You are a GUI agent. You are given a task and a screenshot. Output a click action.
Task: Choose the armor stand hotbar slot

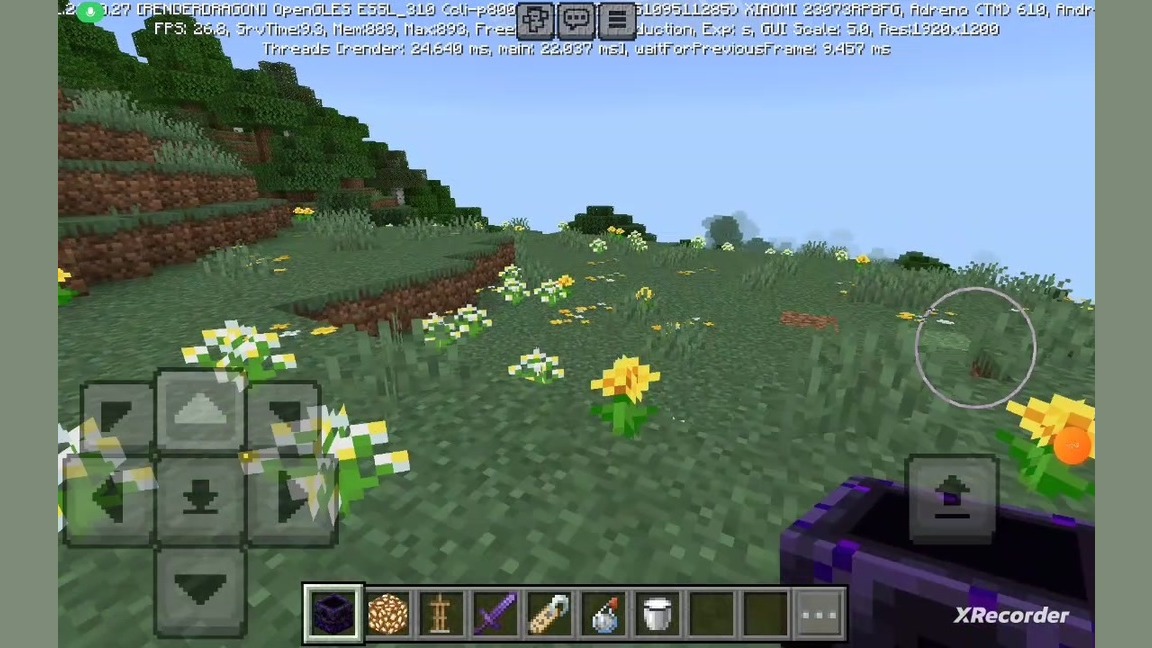441,612
